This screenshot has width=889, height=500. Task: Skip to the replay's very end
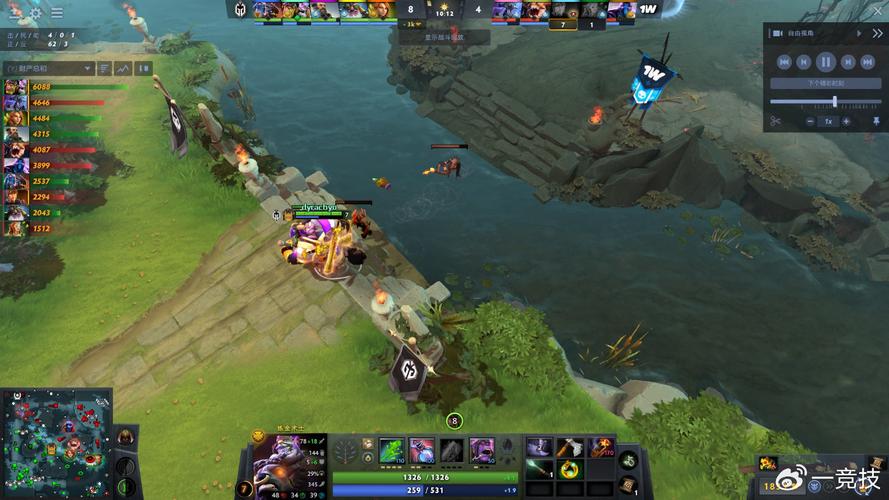[x=869, y=62]
